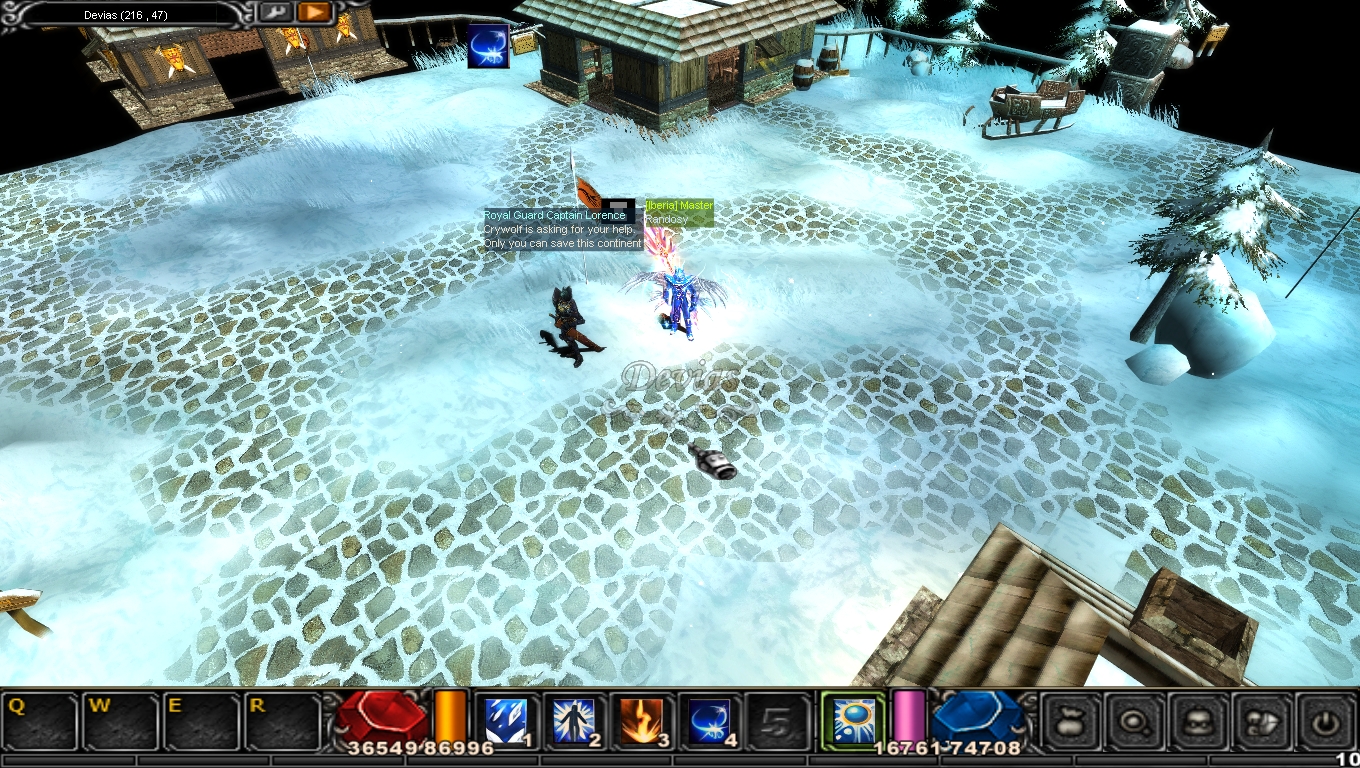Viewport: 1360px width, 768px height.
Task: Open the inventory bag button
Action: (x=1073, y=721)
